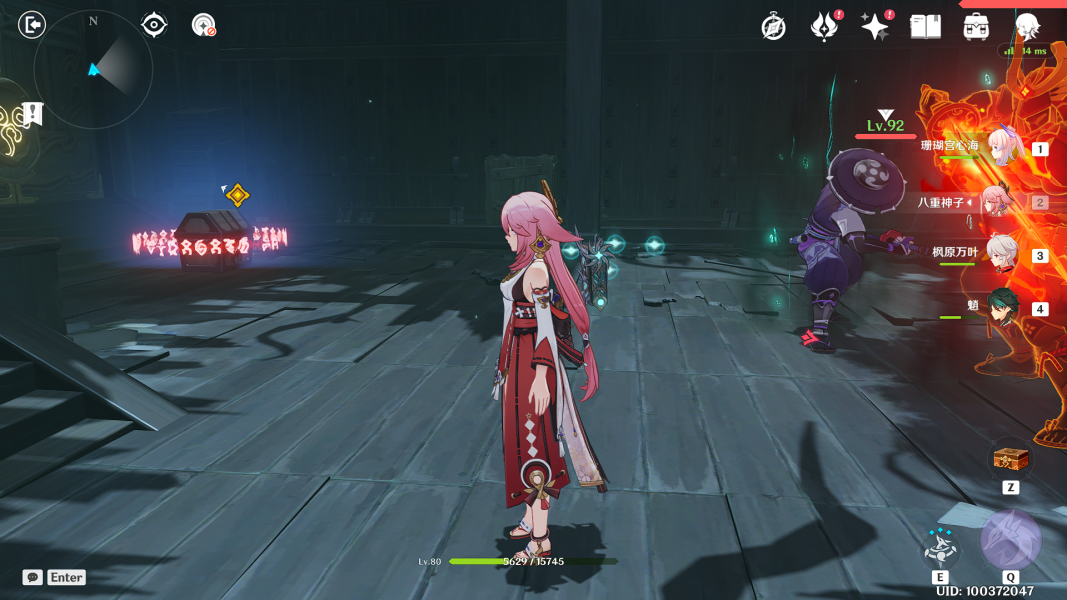Open the inventory backpack

pos(976,27)
